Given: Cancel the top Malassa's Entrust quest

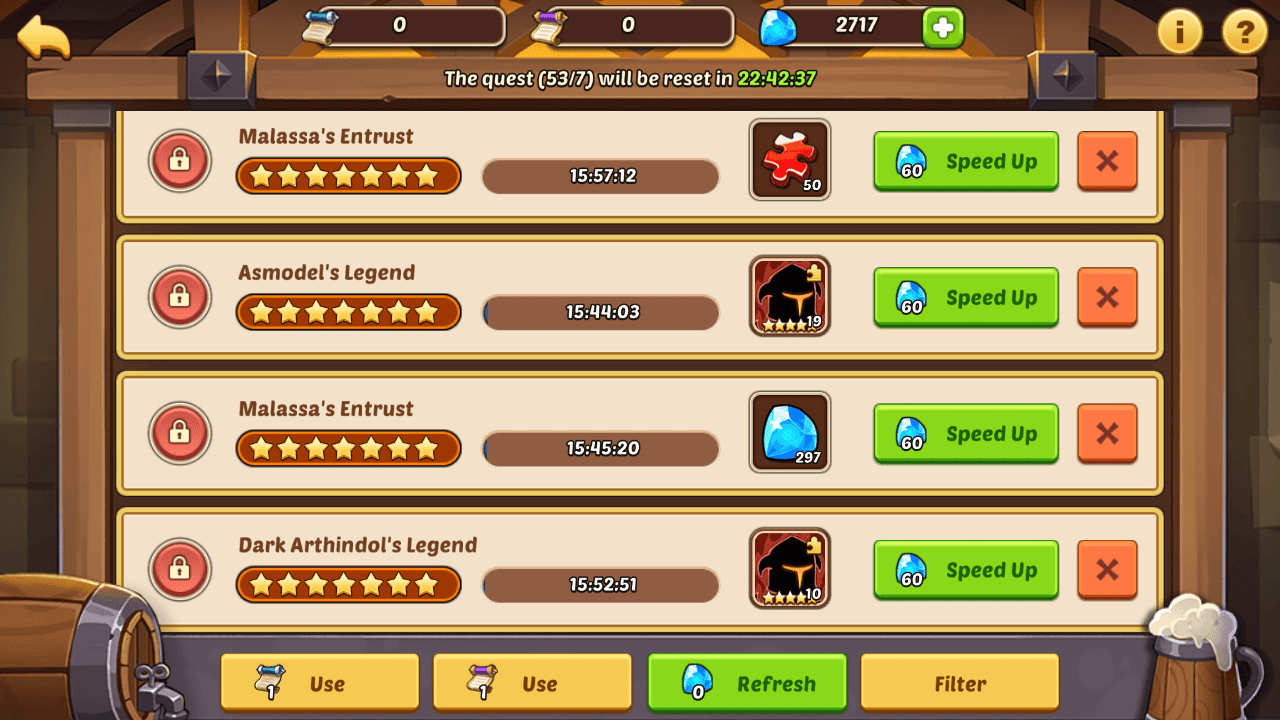Looking at the screenshot, I should pos(1107,161).
